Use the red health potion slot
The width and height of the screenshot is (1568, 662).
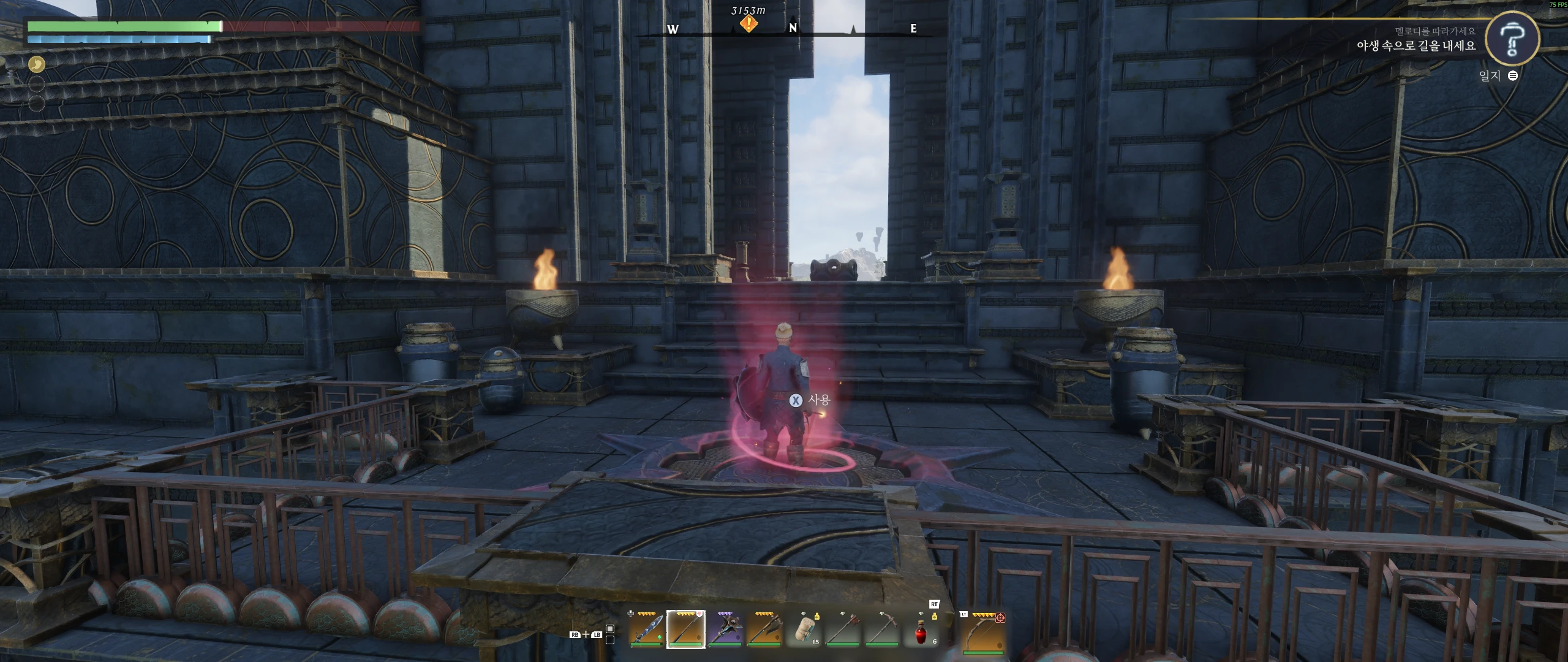pyautogui.click(x=922, y=631)
